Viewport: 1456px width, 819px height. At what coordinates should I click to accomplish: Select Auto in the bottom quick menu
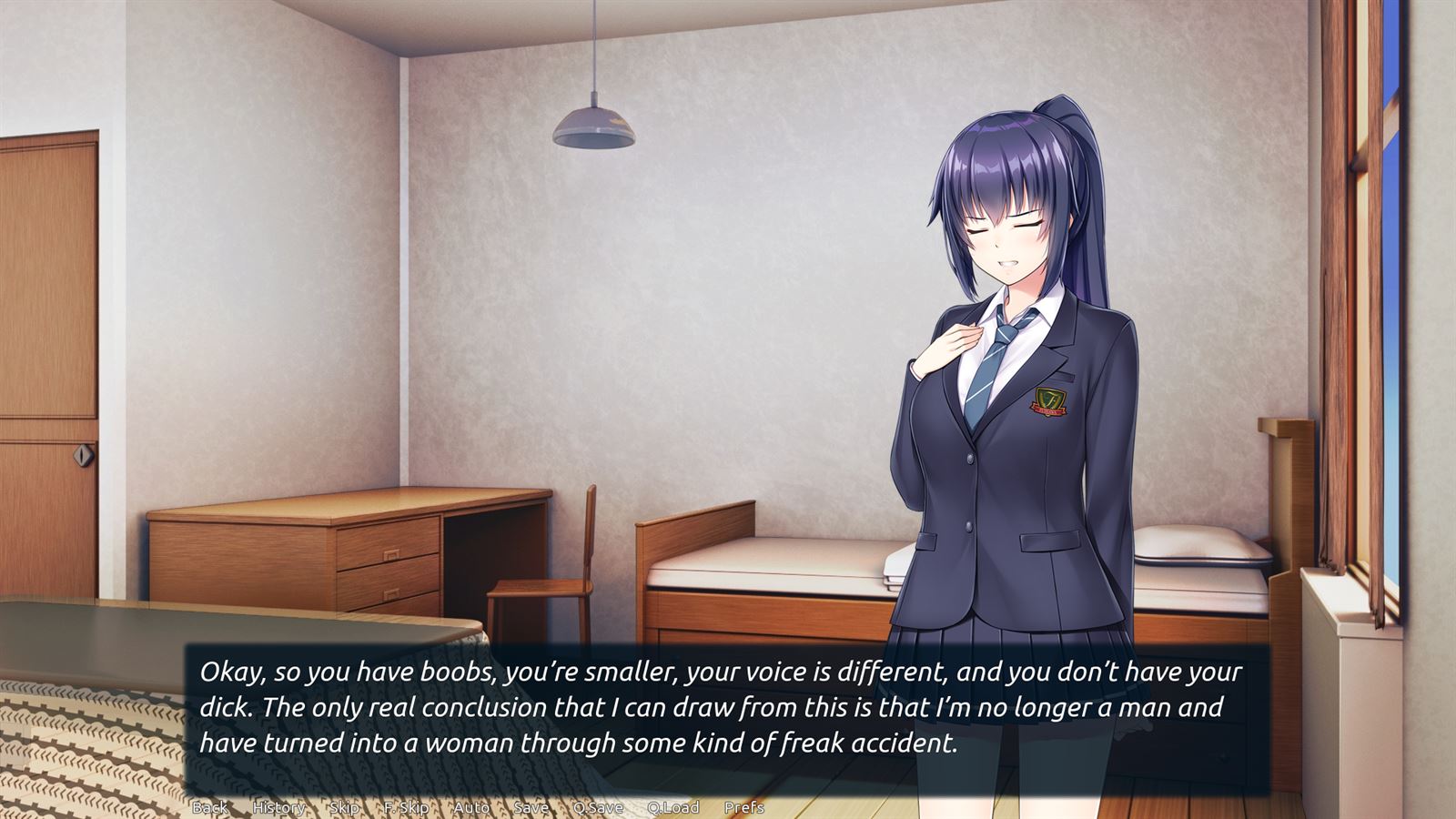471,807
